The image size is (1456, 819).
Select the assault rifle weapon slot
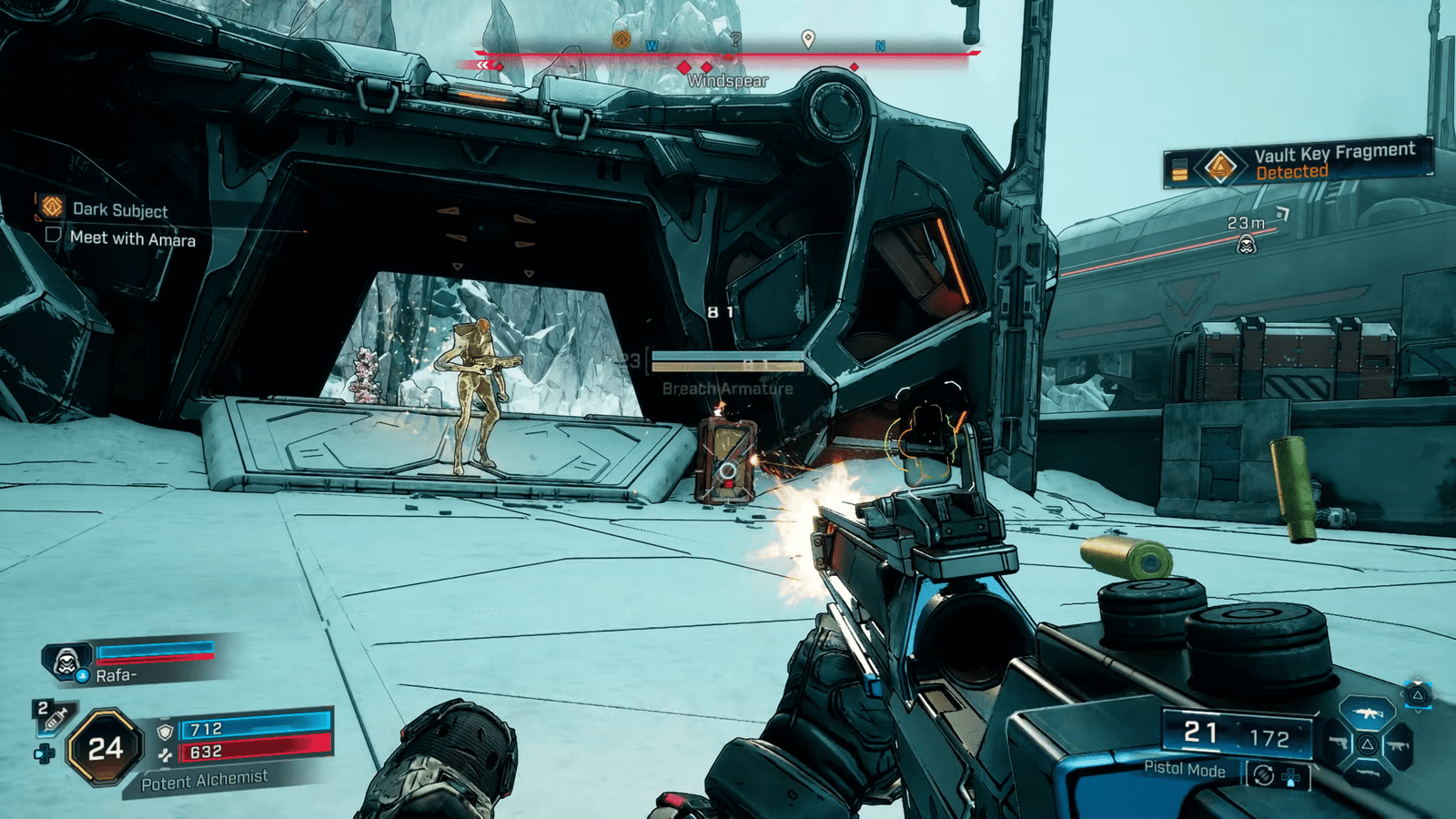point(1367,713)
